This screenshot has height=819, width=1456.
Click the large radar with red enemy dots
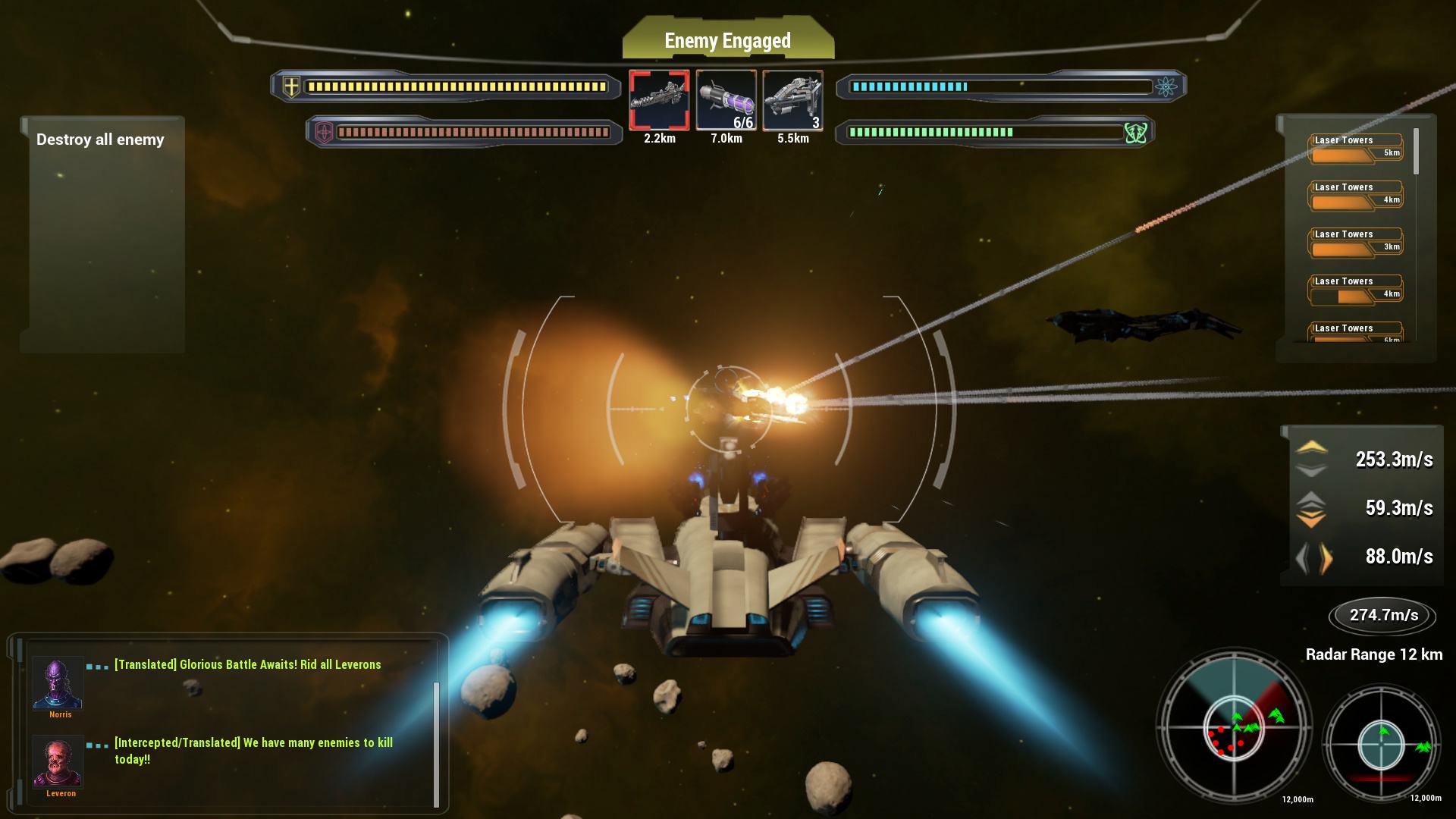pyautogui.click(x=1234, y=726)
